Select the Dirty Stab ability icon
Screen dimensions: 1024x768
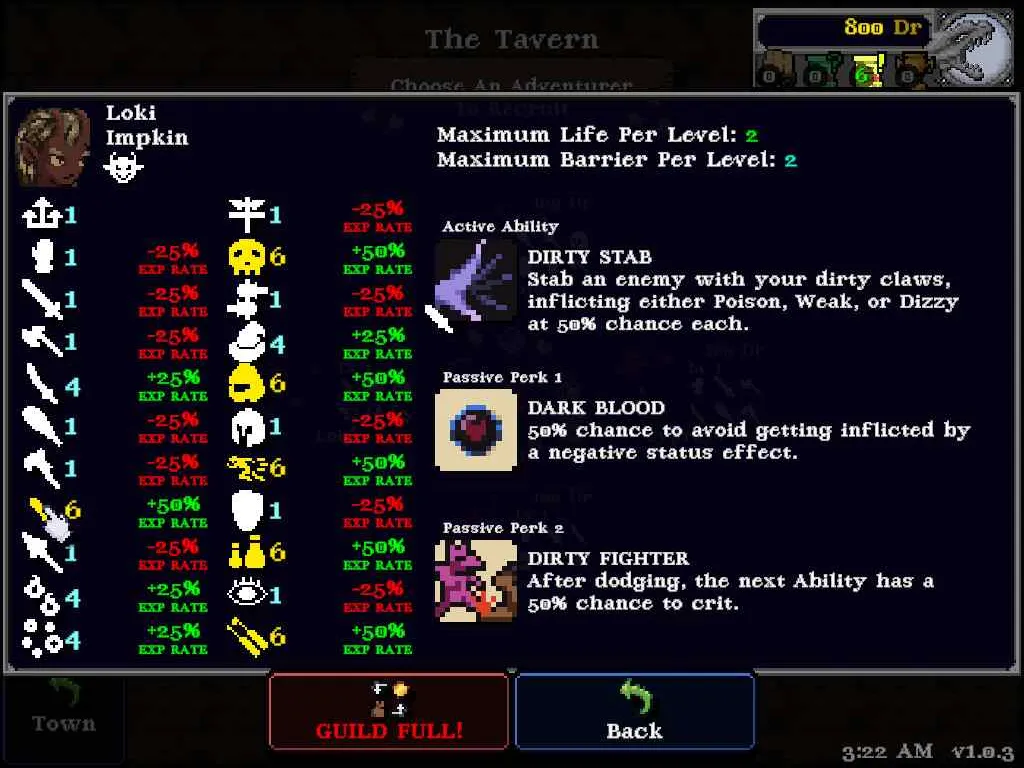coord(475,282)
